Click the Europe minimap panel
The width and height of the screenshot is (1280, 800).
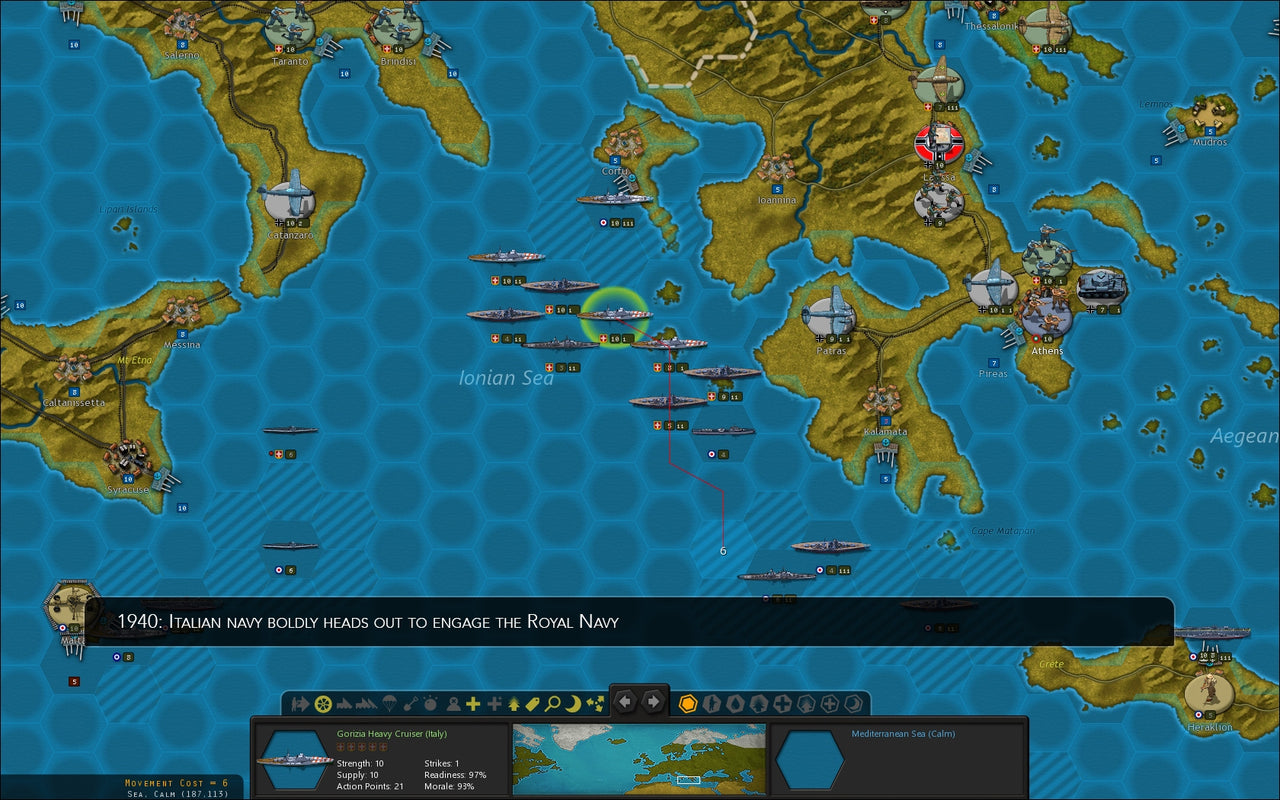pos(640,755)
